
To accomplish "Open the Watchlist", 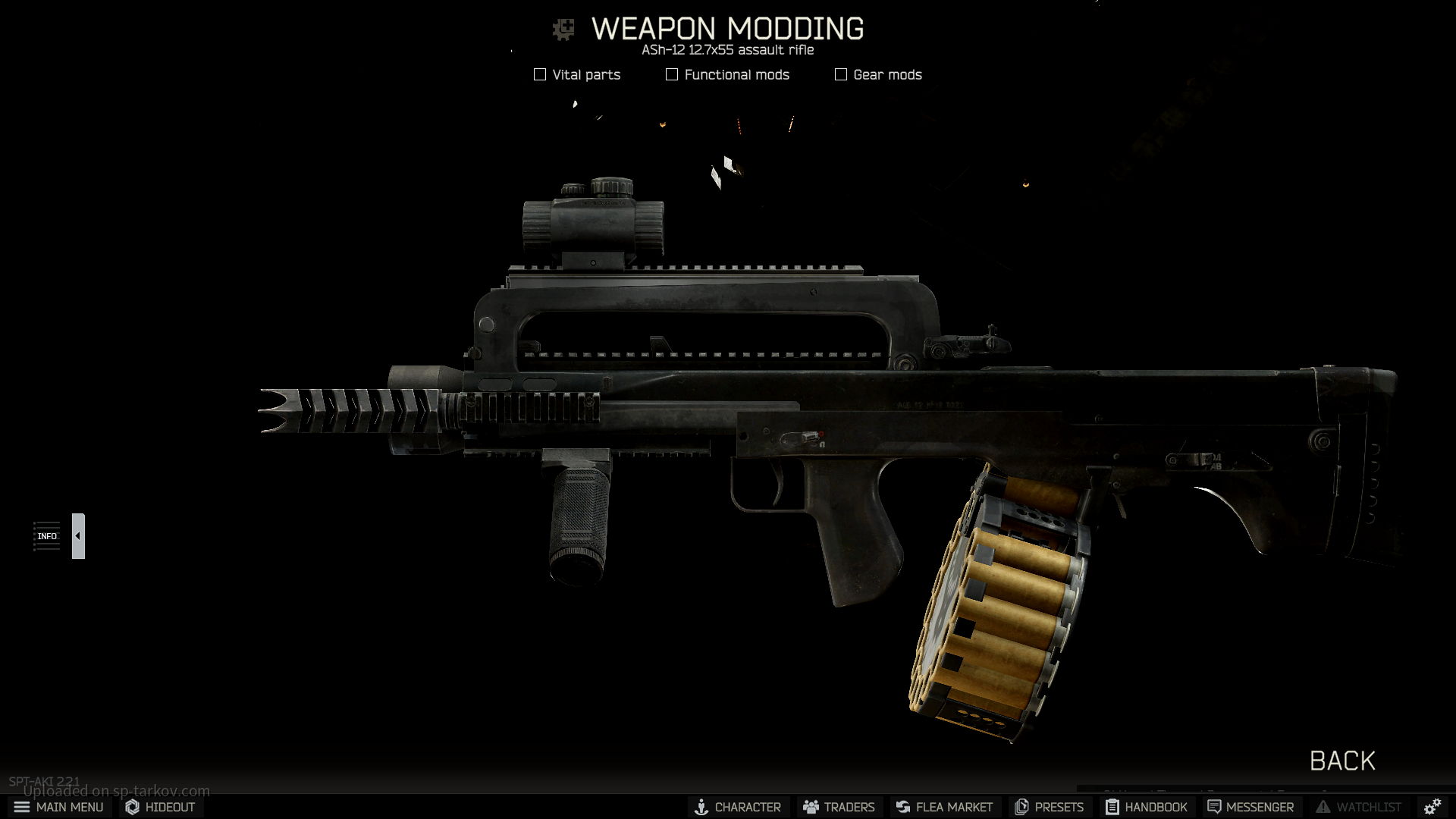I will (x=1359, y=807).
